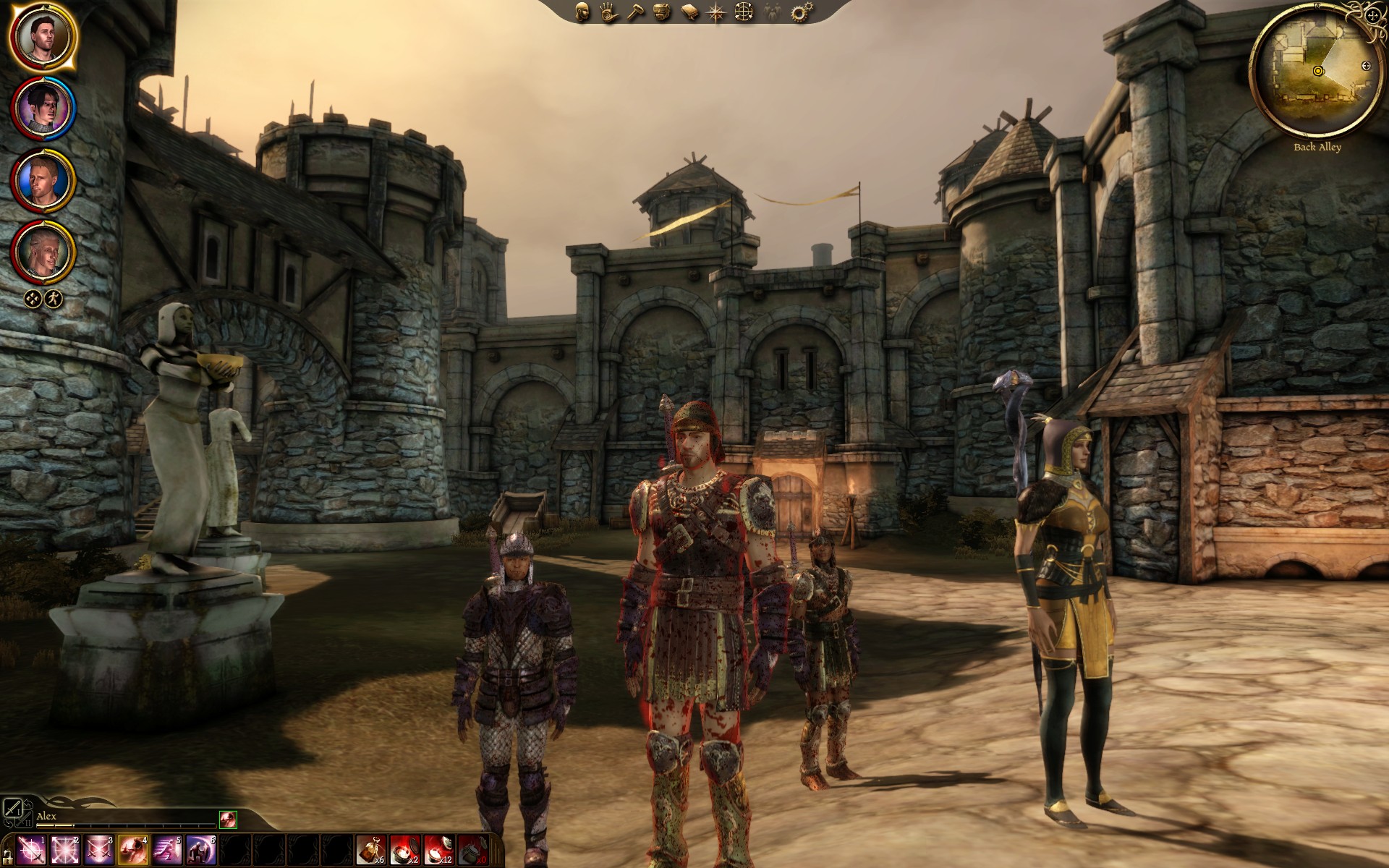
Task: Open the journal book icon
Action: [x=689, y=12]
